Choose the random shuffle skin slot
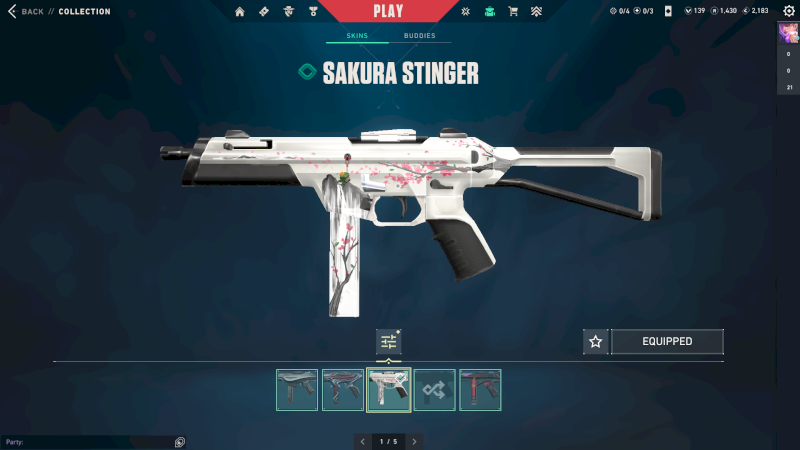800x450 pixels. (x=435, y=390)
